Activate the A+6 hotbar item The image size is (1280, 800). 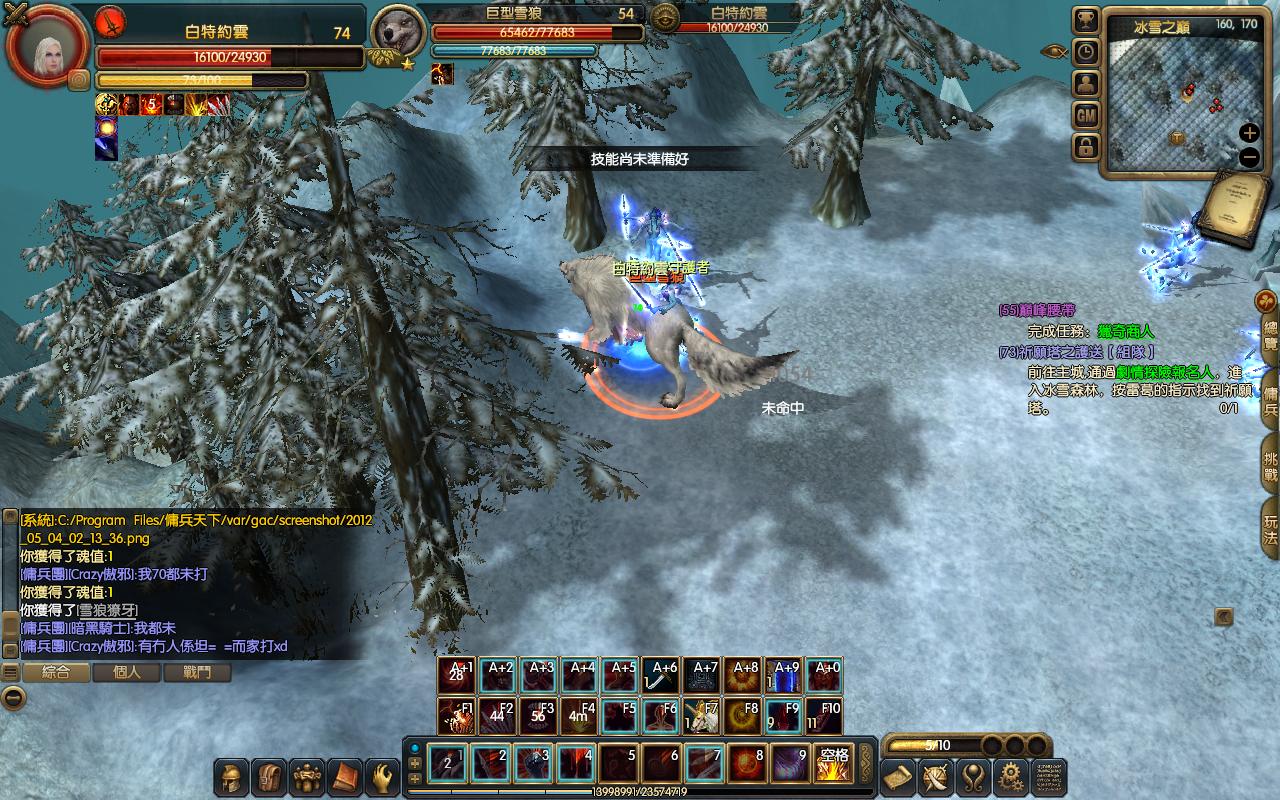(x=661, y=676)
